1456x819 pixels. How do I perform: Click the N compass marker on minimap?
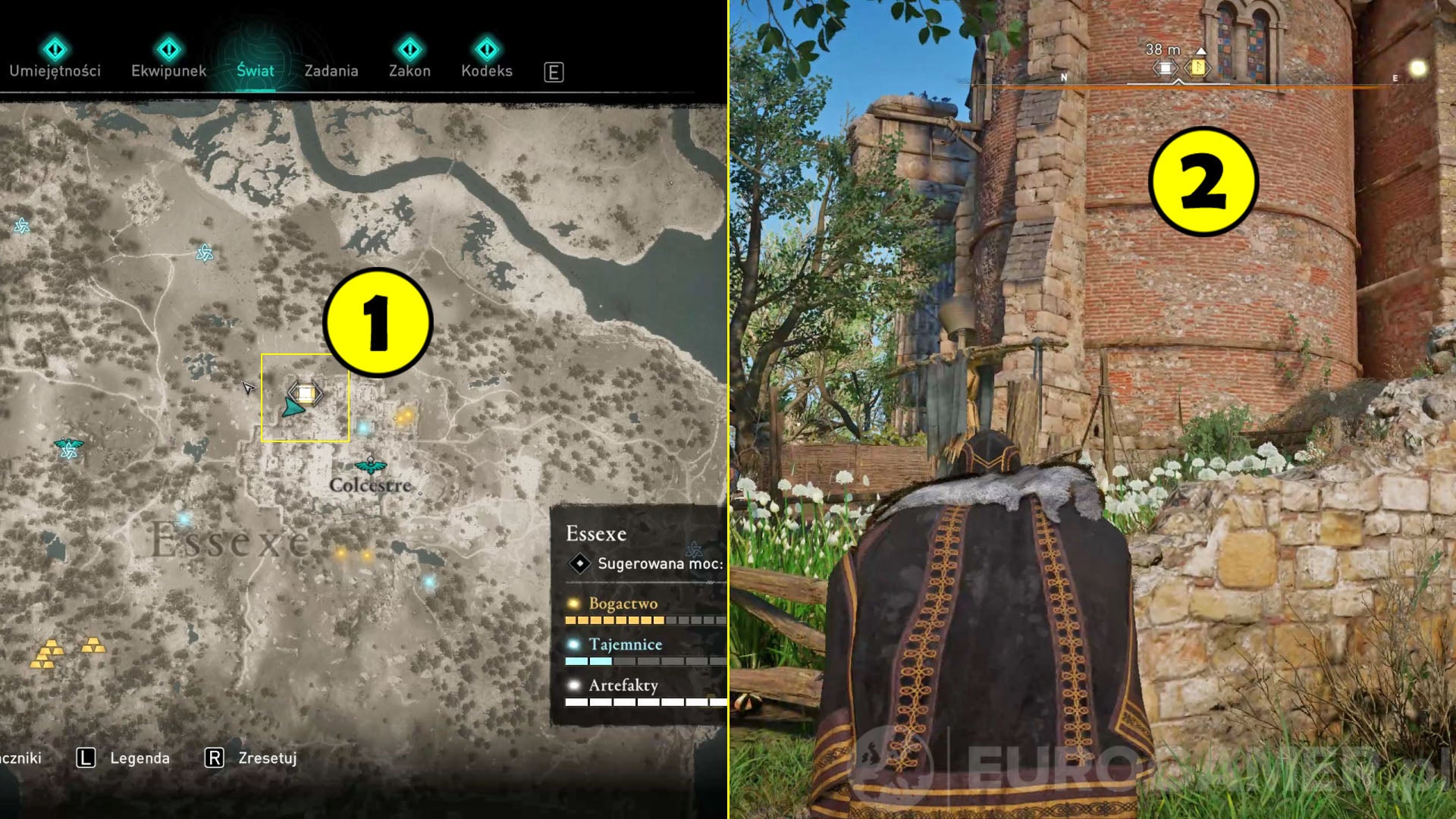[x=1065, y=76]
